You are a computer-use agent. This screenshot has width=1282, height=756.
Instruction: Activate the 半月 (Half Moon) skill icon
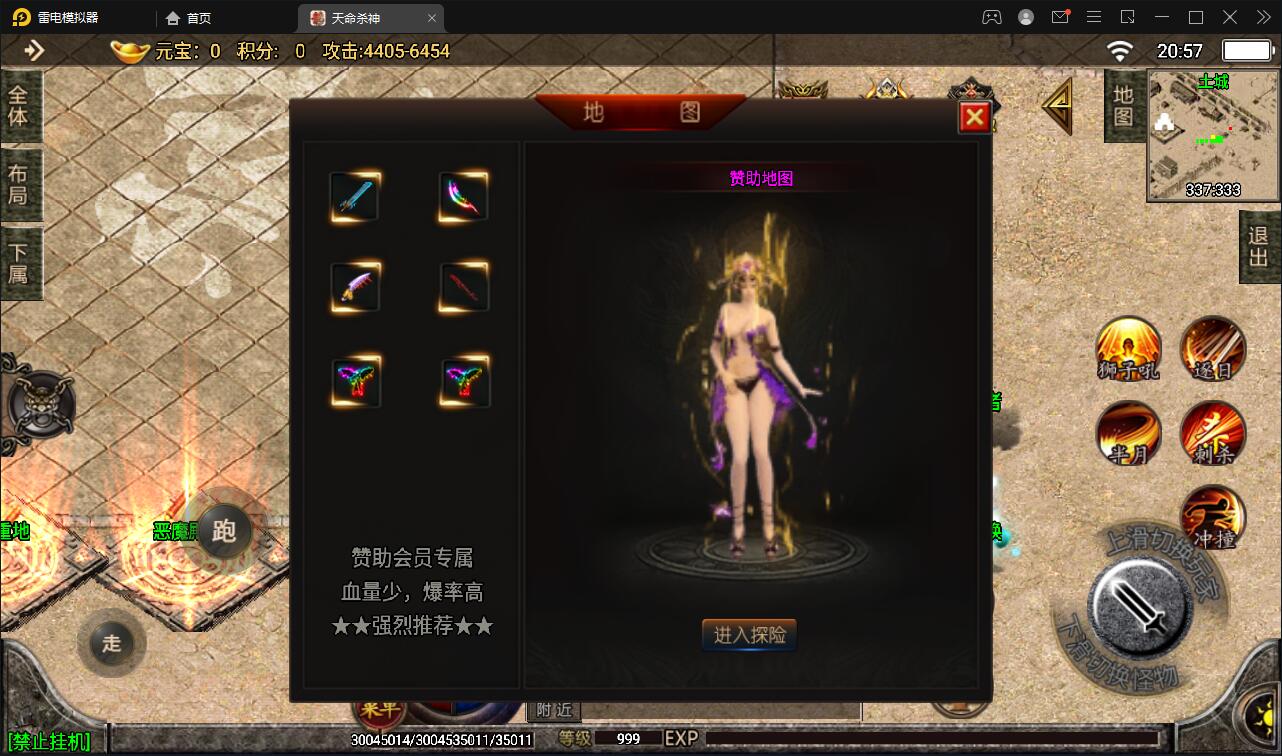1128,434
